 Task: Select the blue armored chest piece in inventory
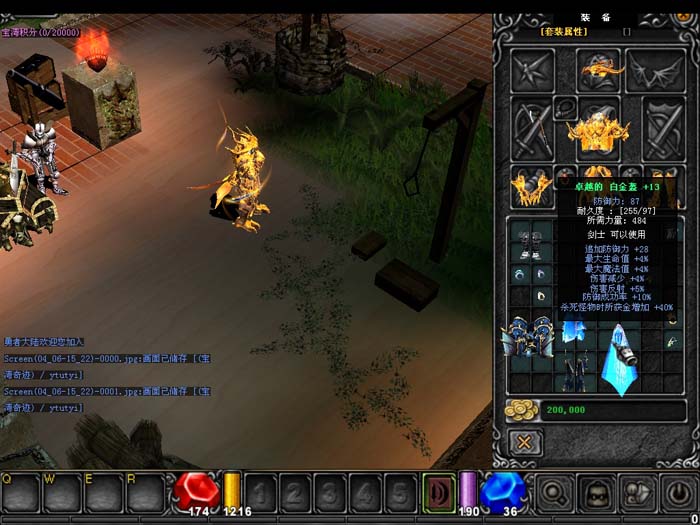528,337
